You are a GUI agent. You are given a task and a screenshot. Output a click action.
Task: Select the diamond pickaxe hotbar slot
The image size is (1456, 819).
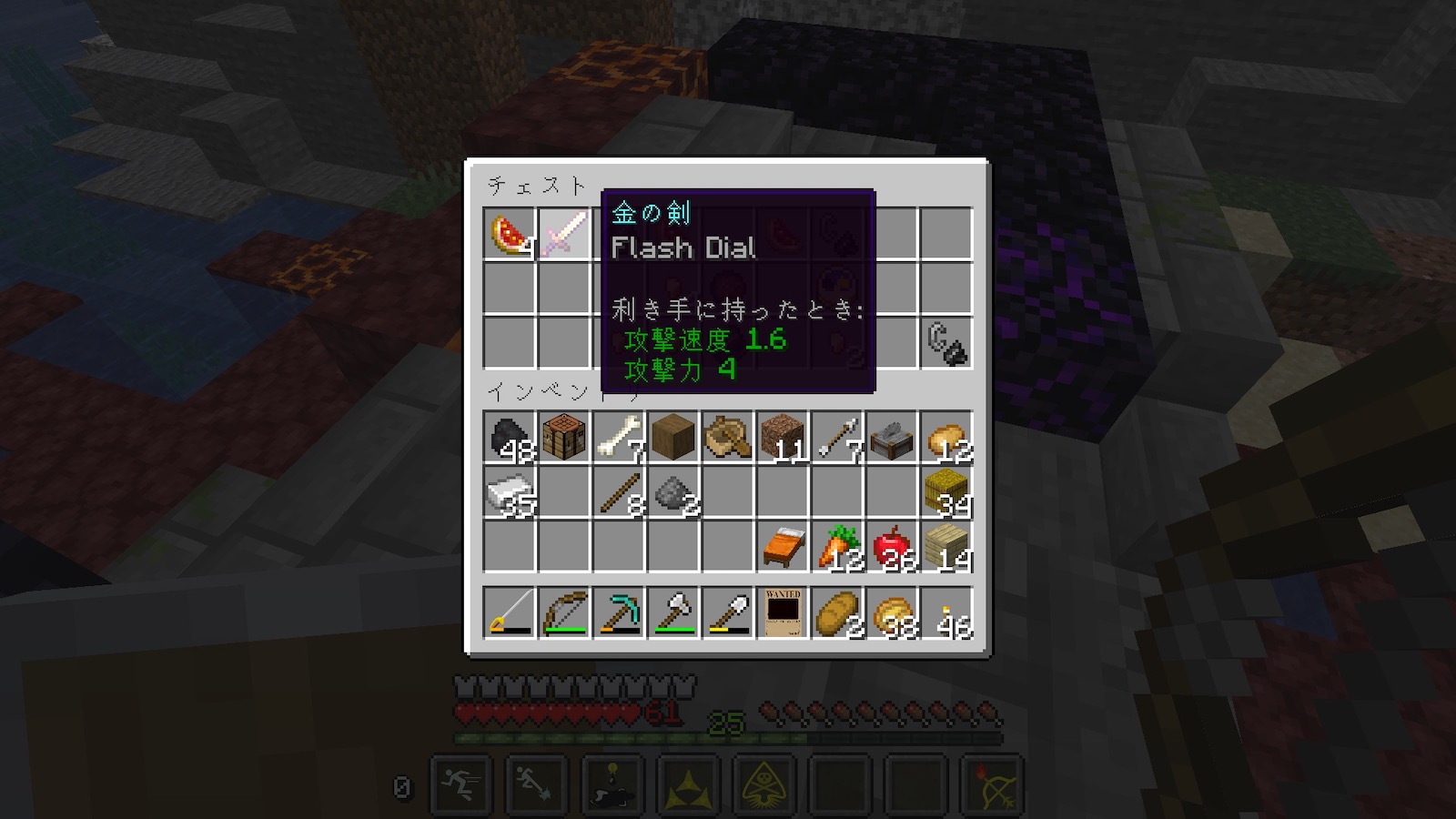click(619, 612)
